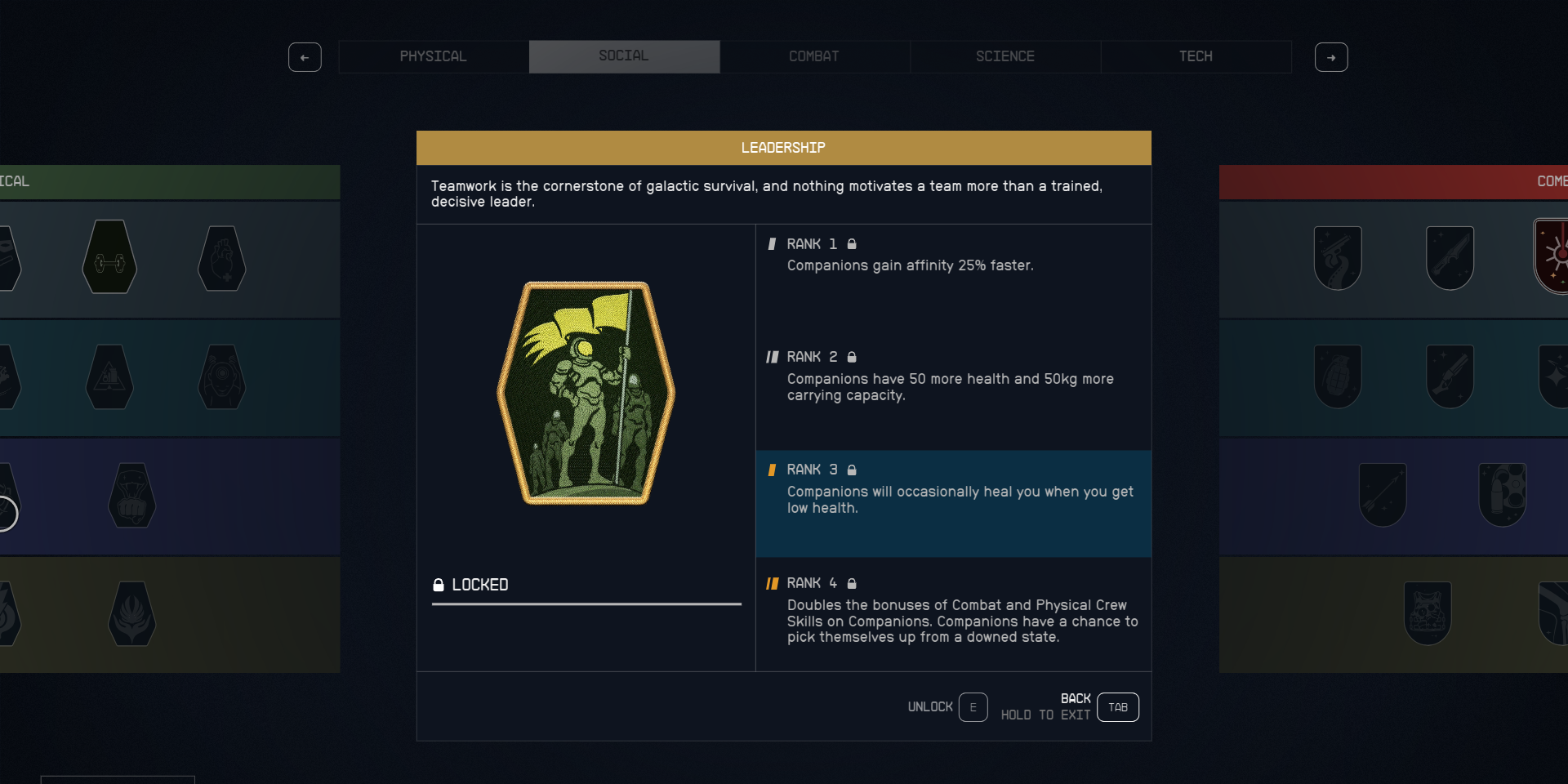Image resolution: width=1568 pixels, height=784 pixels.
Task: Open the SCIENCE skill category tab
Action: [x=1005, y=56]
